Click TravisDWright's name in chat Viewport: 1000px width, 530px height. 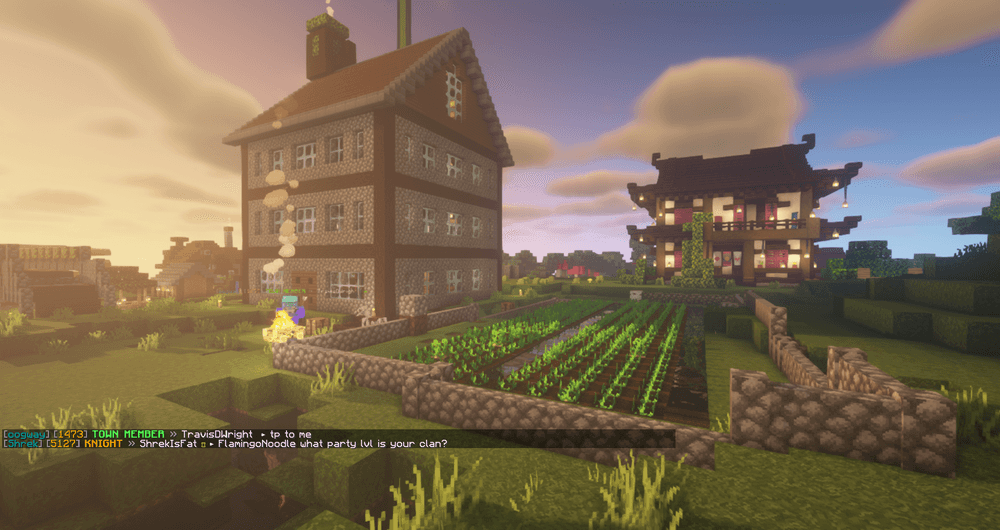(x=218, y=433)
